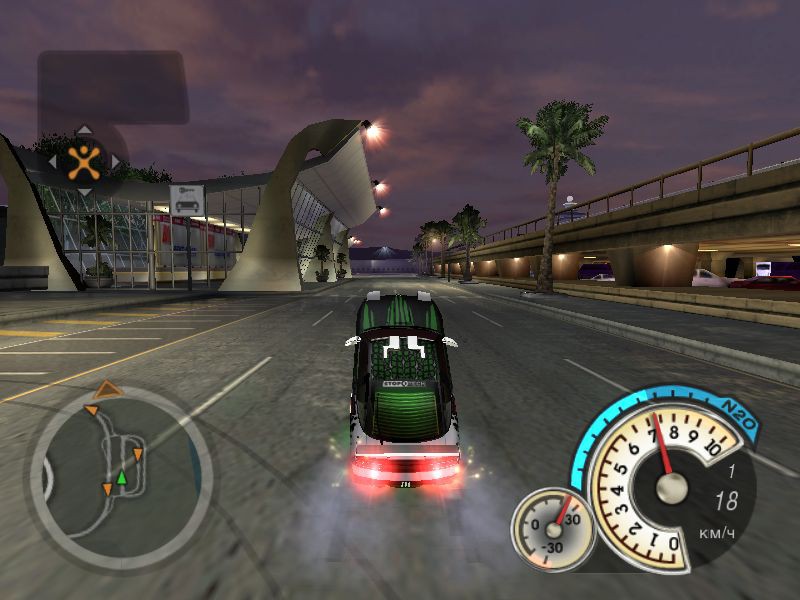Viewport: 800px width, 600px height.
Task: Select the green player arrow on minimap
Action: click(x=121, y=478)
